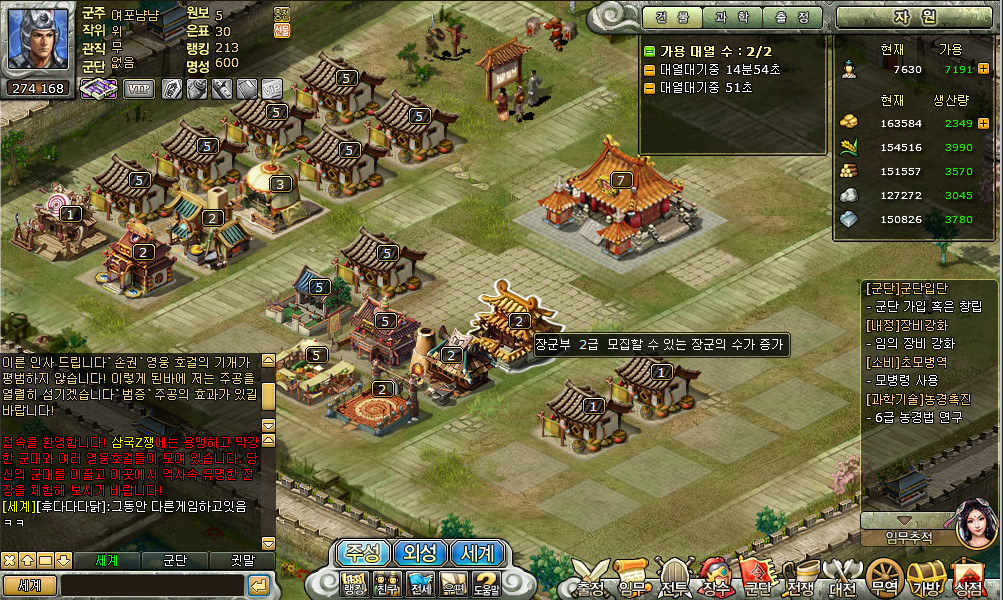Click the plus button beside gold production
1003x600 pixels.
pos(983,123)
